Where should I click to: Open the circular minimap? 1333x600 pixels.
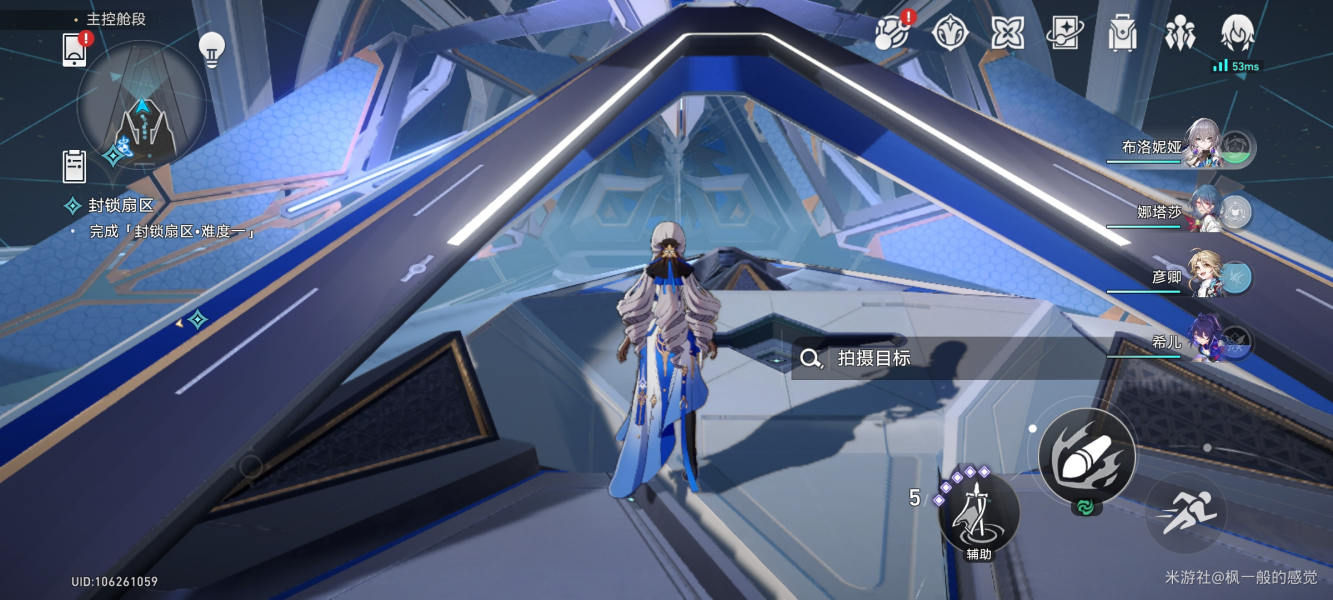point(142,106)
